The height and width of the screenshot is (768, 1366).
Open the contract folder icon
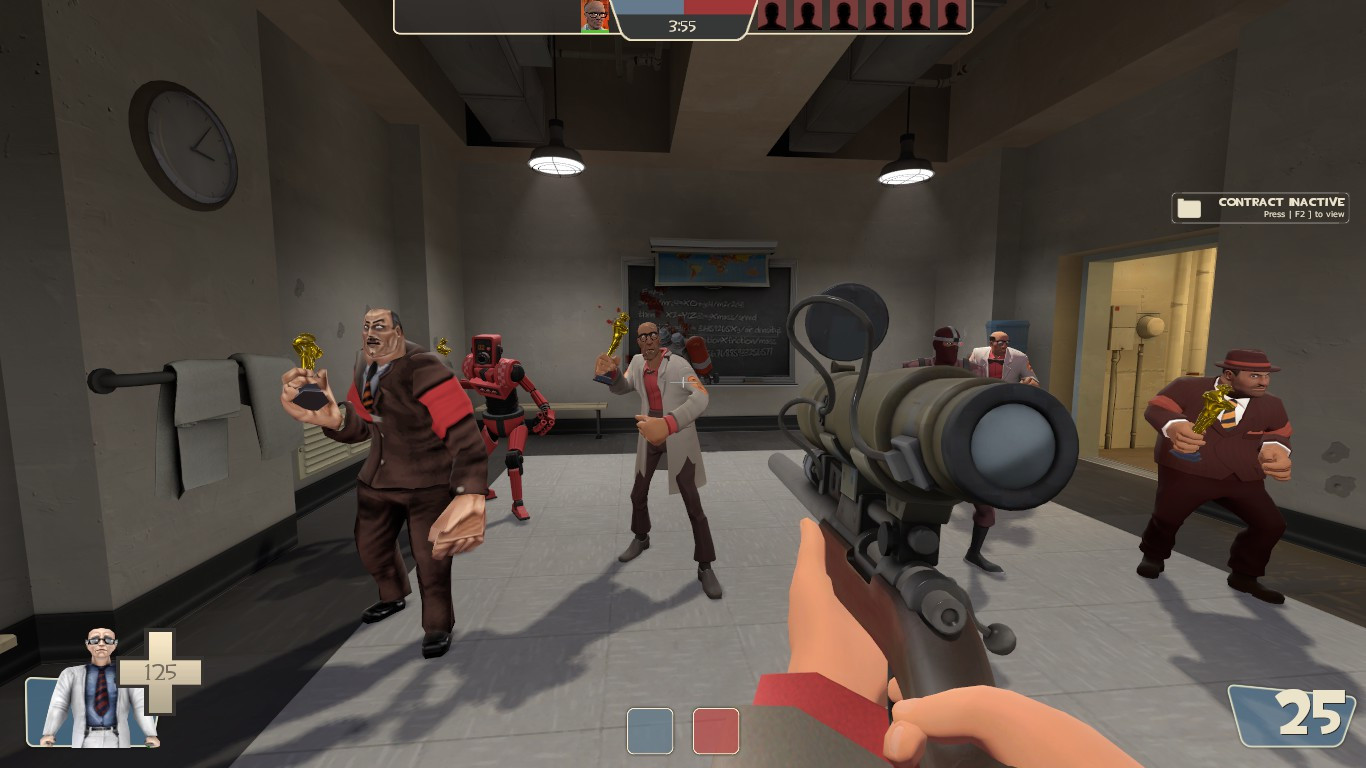click(1189, 207)
